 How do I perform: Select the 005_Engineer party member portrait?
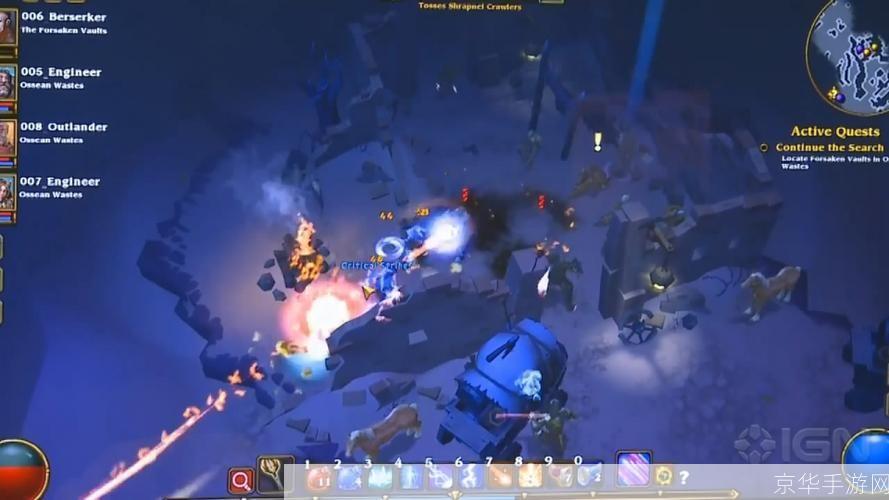point(6,82)
